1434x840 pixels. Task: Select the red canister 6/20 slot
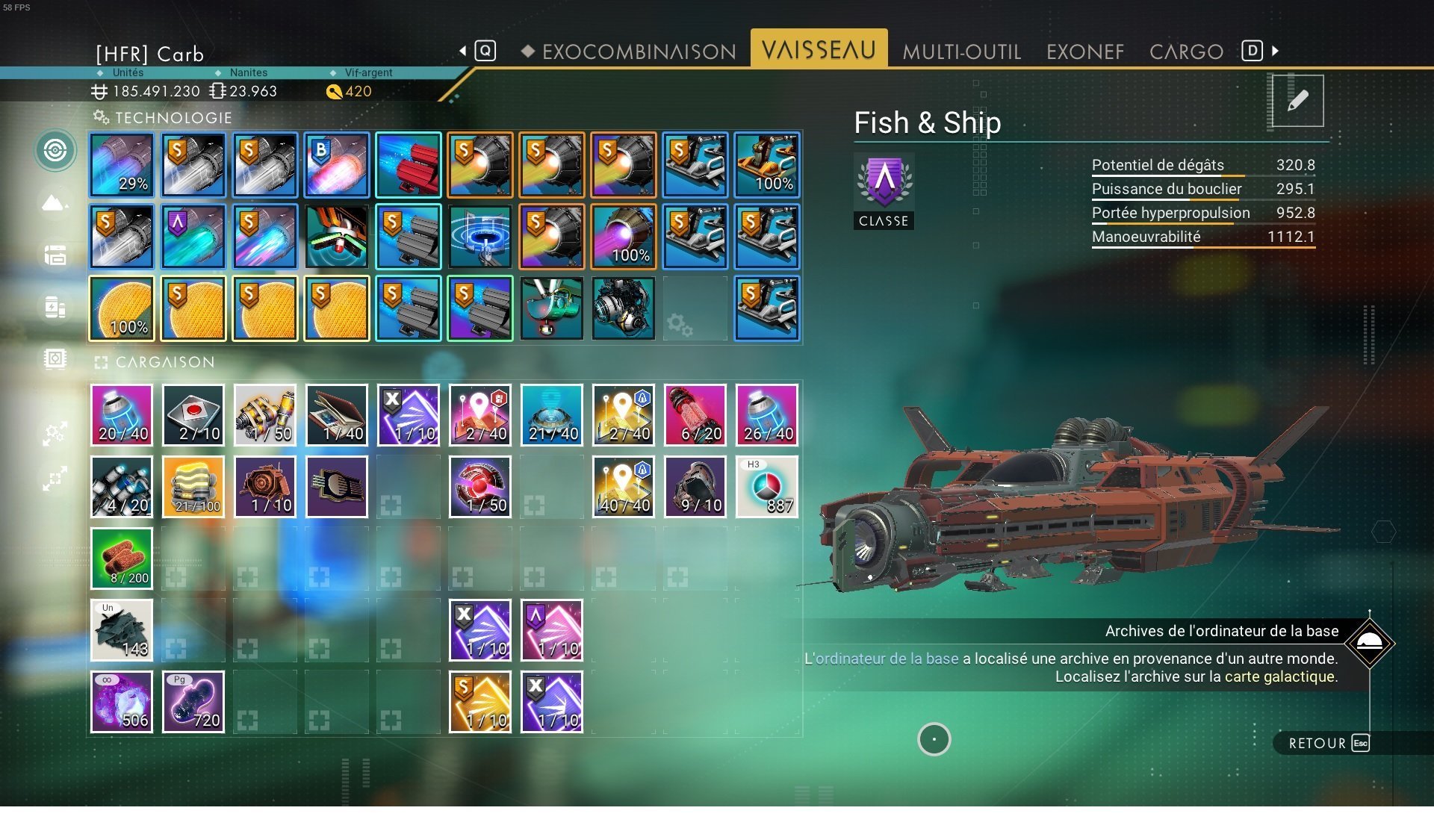pos(695,415)
